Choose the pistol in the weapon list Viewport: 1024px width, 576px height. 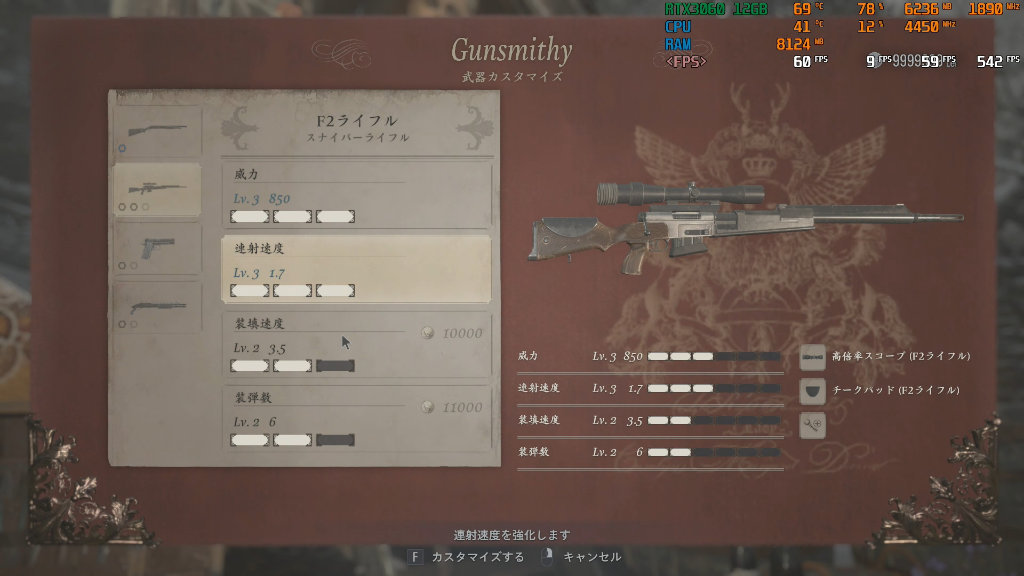click(156, 249)
